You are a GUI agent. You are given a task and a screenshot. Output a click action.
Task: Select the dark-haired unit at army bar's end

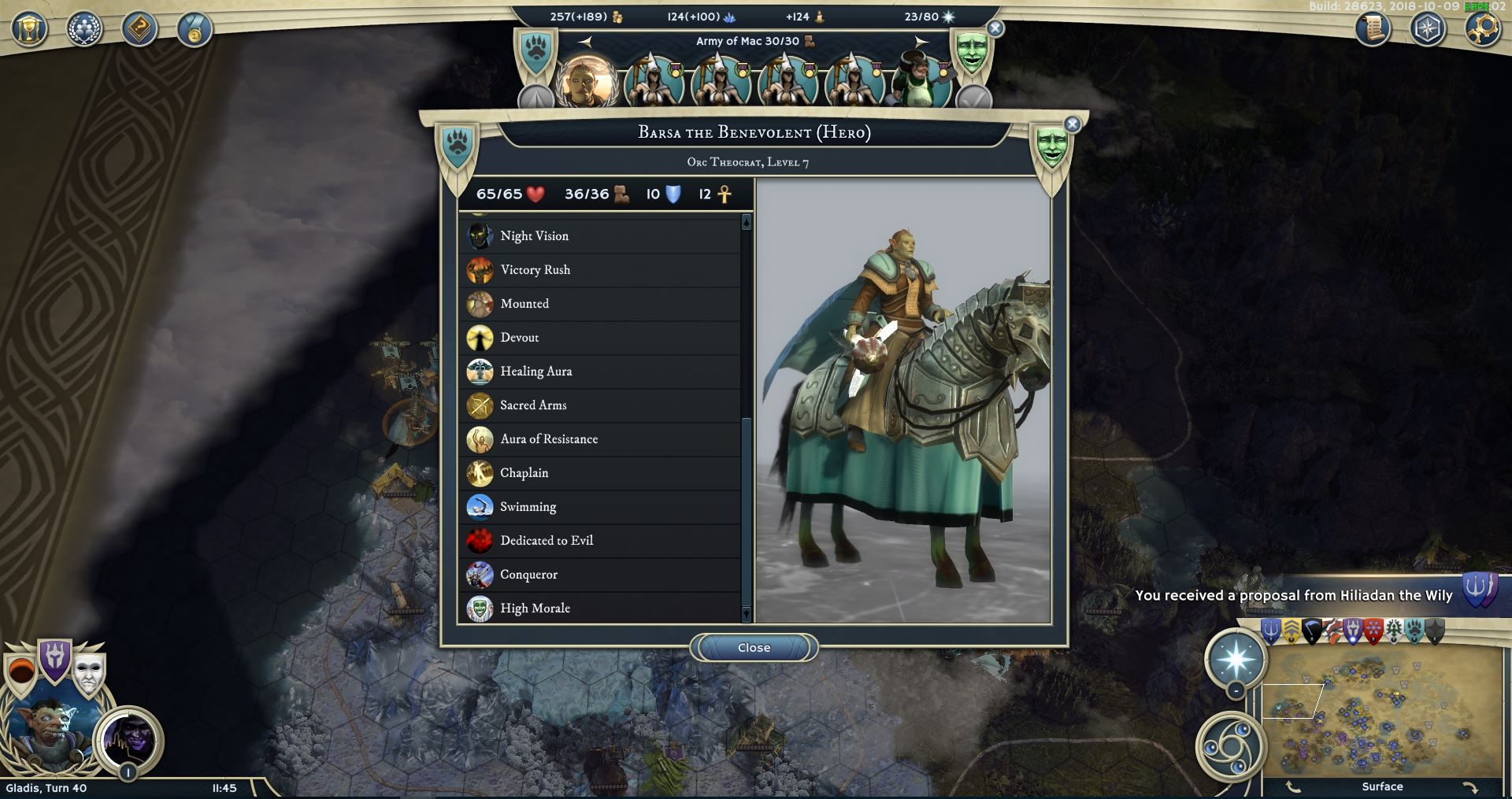[x=920, y=81]
